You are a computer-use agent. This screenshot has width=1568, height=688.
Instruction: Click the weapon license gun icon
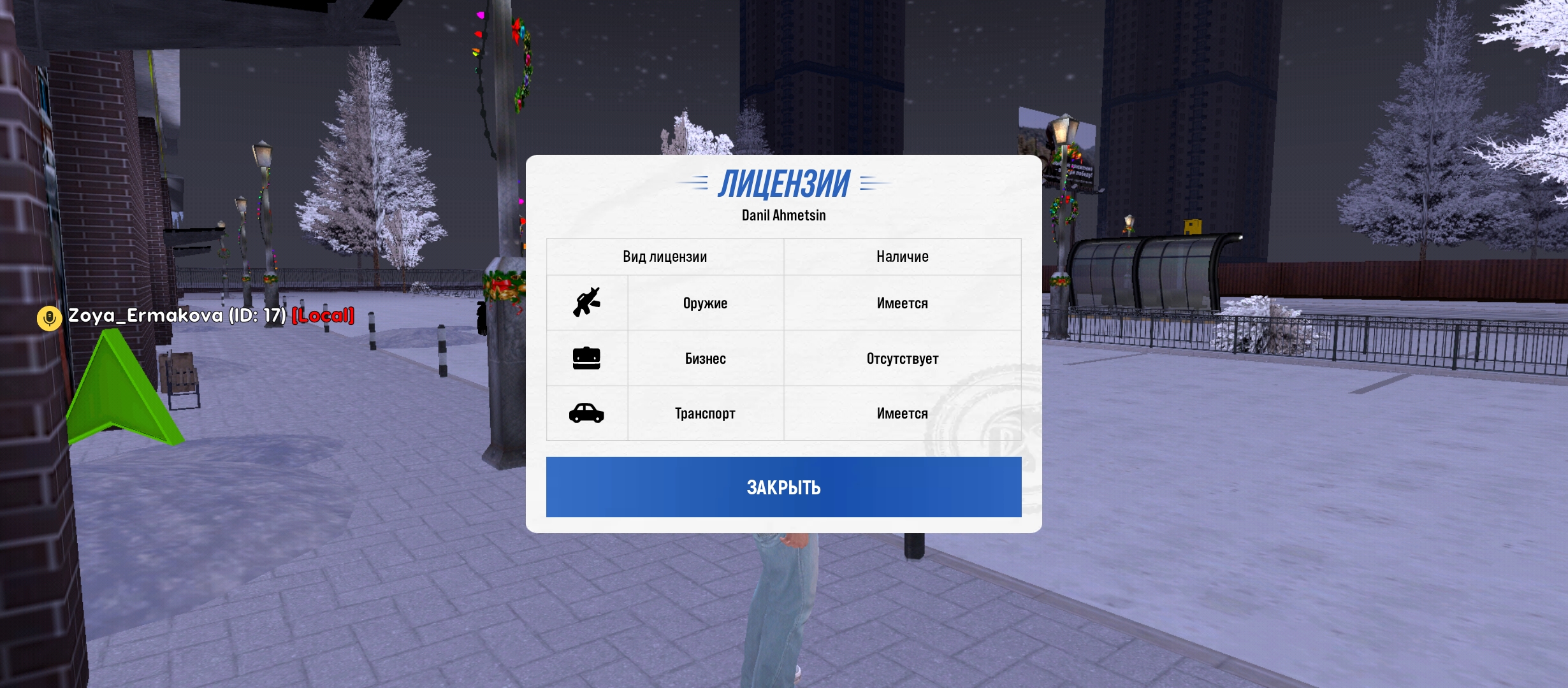point(586,303)
